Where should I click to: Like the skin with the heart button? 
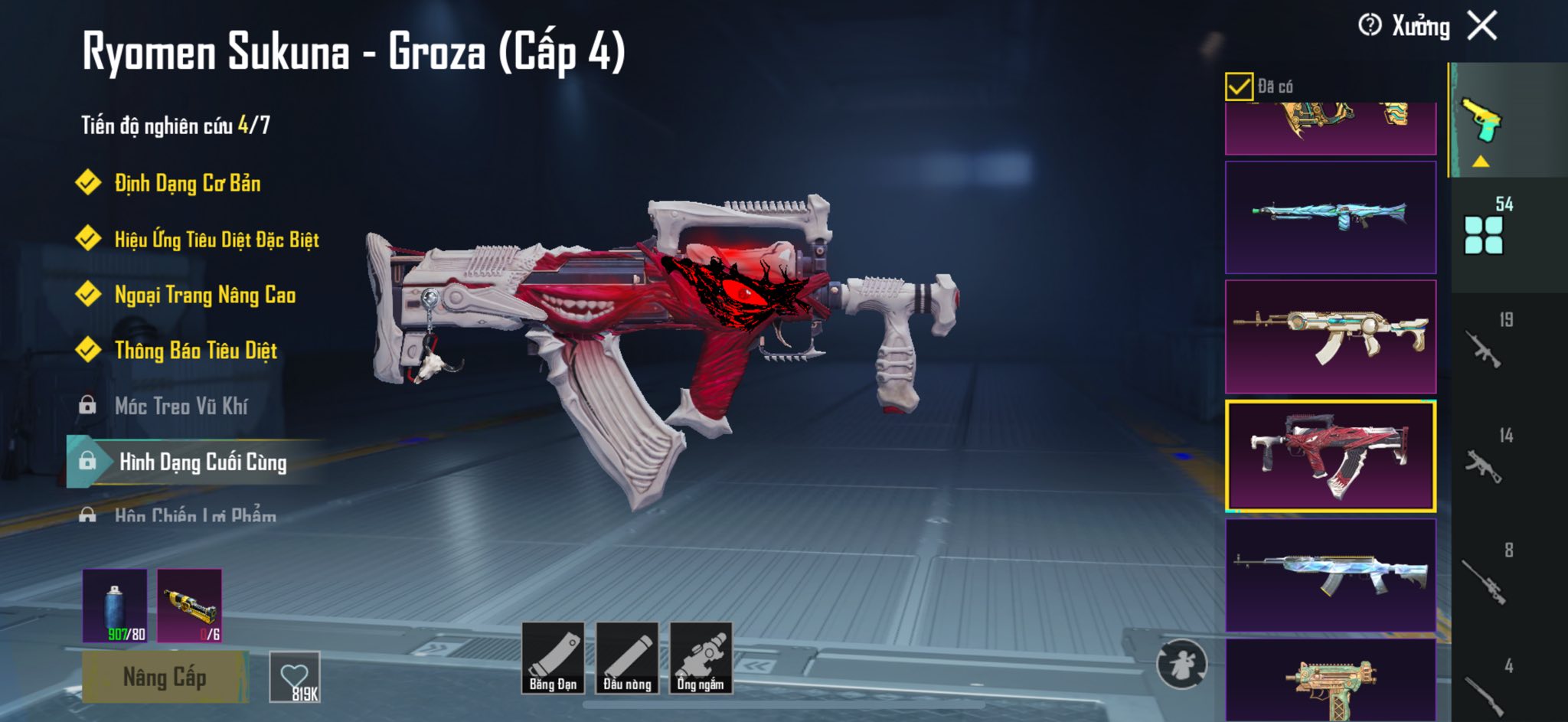pos(295,677)
